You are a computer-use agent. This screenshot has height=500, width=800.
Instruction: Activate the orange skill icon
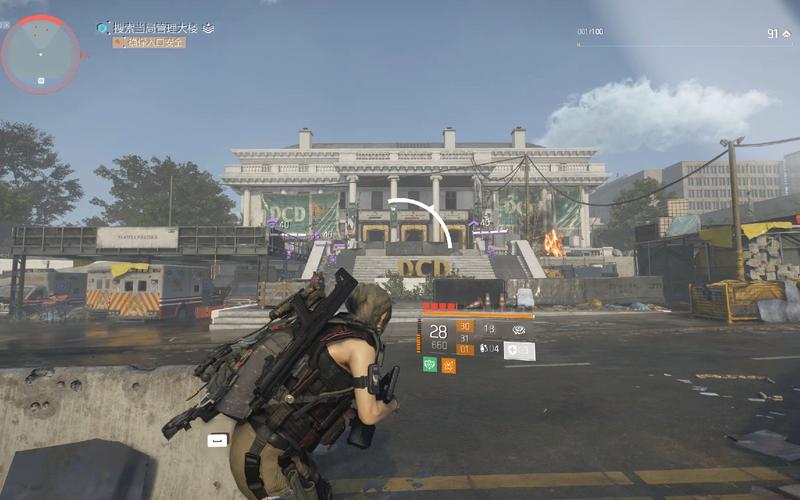click(448, 365)
